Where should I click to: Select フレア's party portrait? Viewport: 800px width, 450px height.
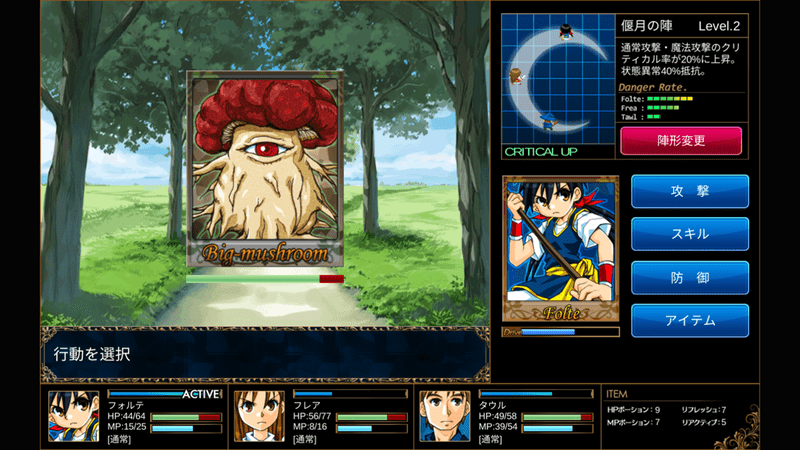click(259, 416)
